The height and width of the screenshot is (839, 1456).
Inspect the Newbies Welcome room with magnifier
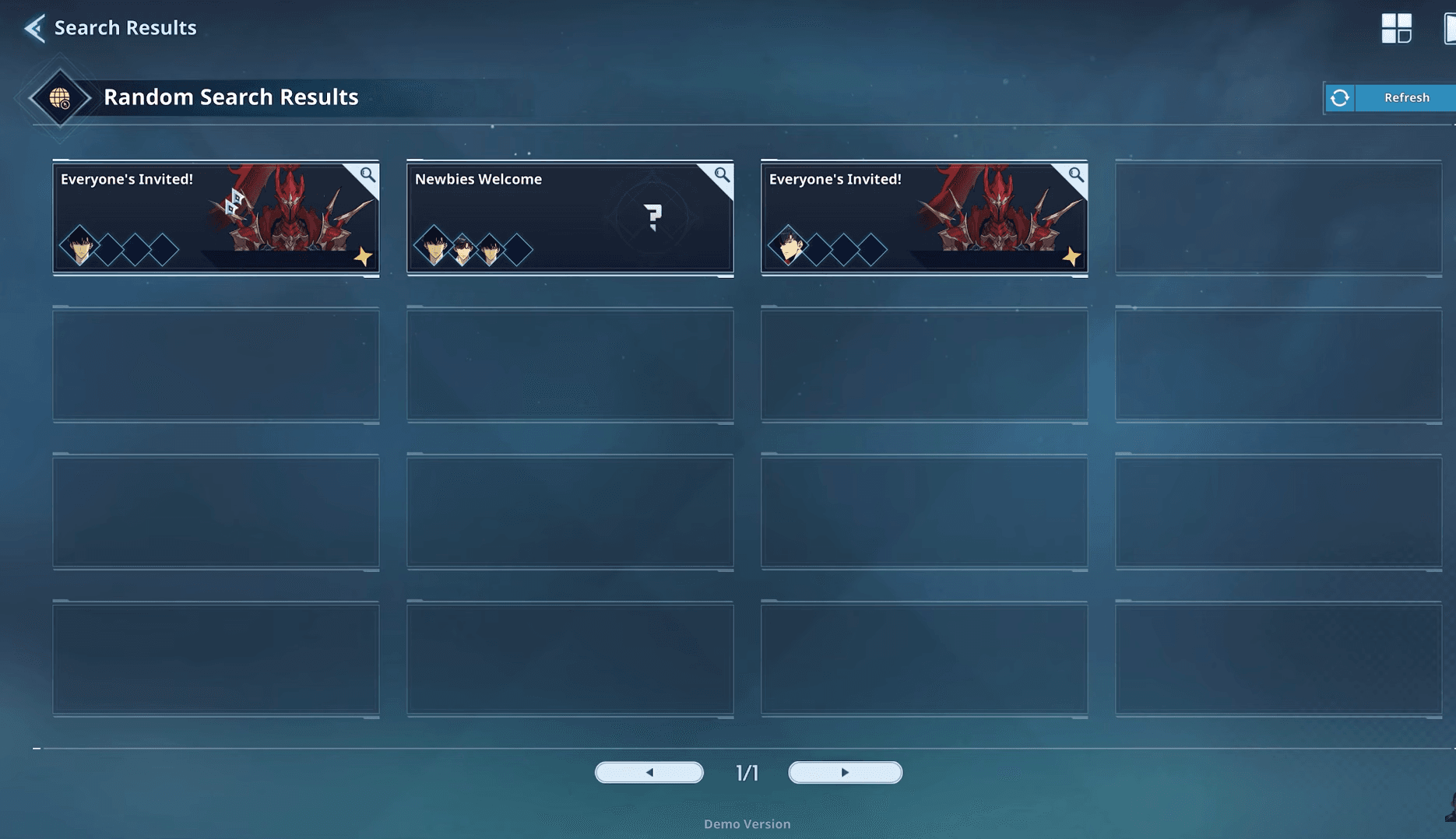[722, 175]
